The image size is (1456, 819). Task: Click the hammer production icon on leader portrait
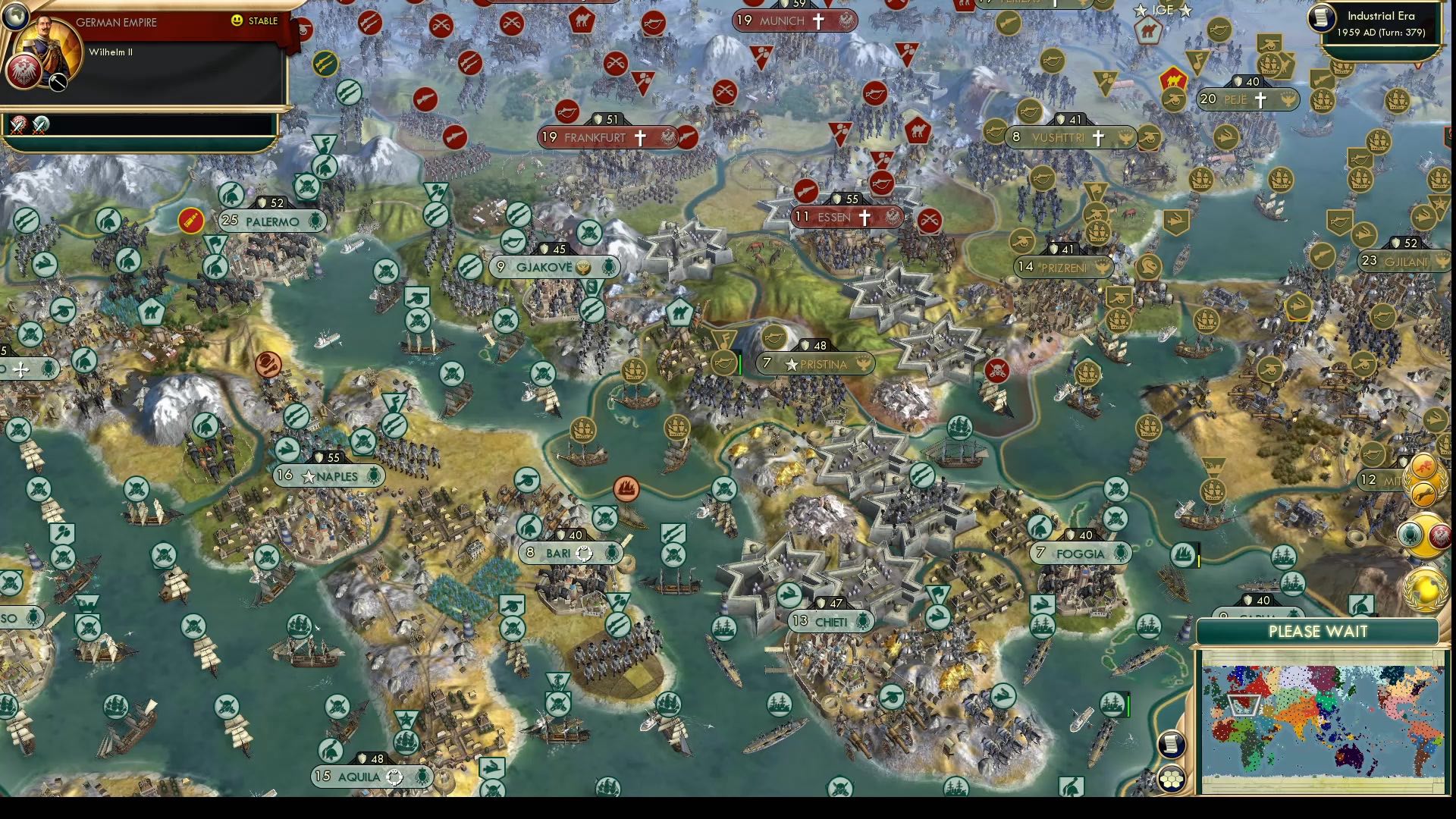(x=58, y=83)
